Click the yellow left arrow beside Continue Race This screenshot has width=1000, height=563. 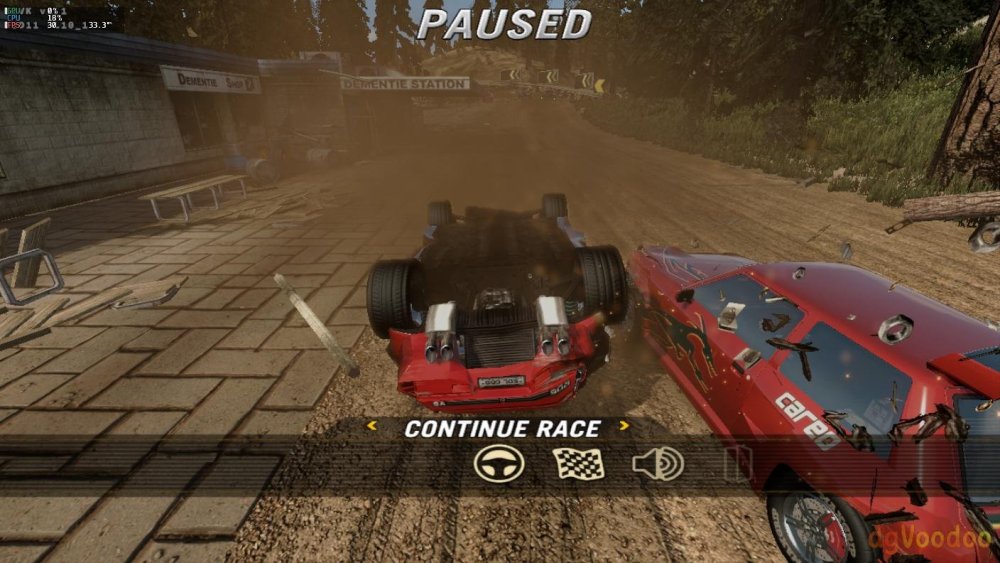tap(372, 427)
